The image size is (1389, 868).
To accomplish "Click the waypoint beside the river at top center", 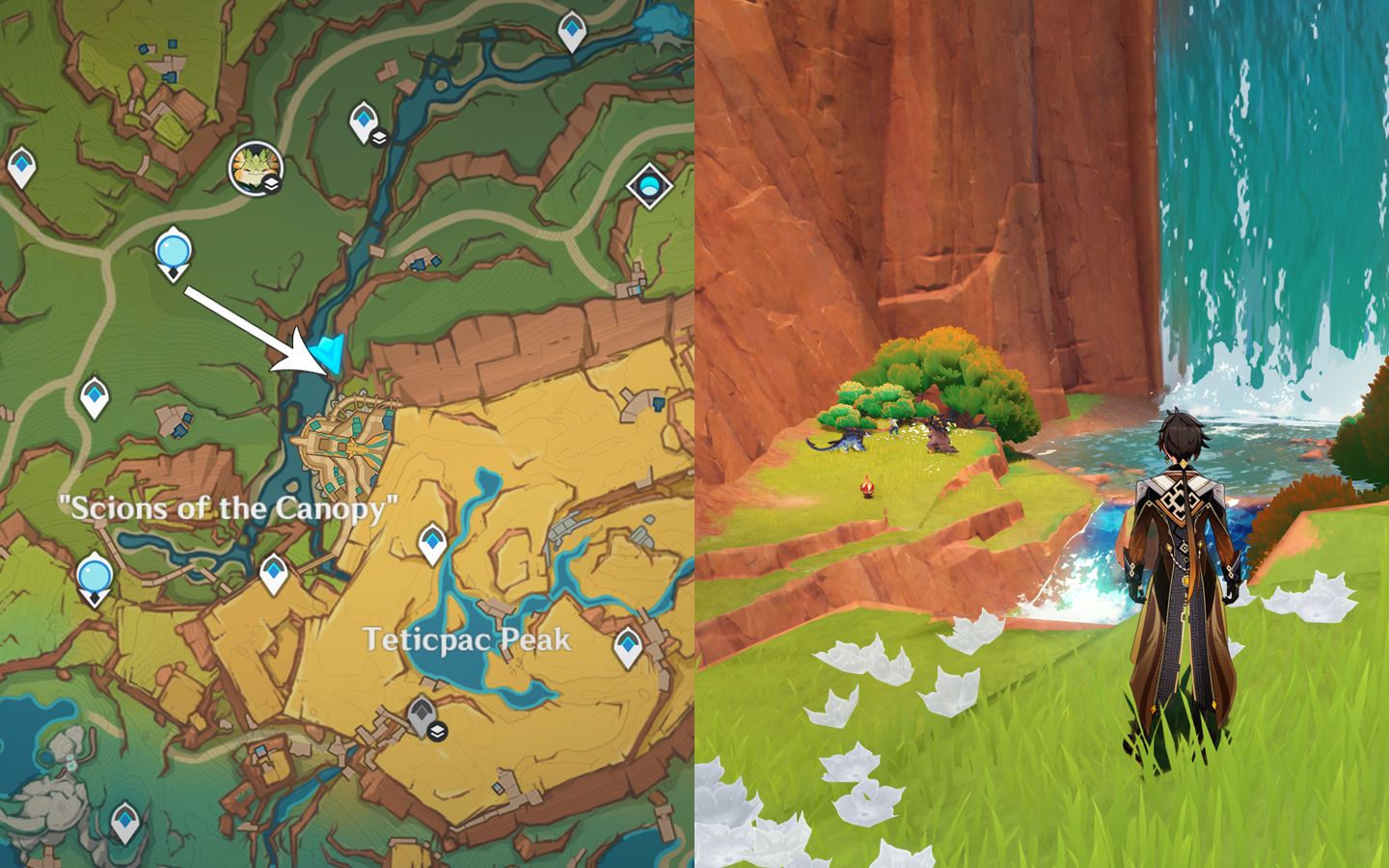I will click(364, 118).
